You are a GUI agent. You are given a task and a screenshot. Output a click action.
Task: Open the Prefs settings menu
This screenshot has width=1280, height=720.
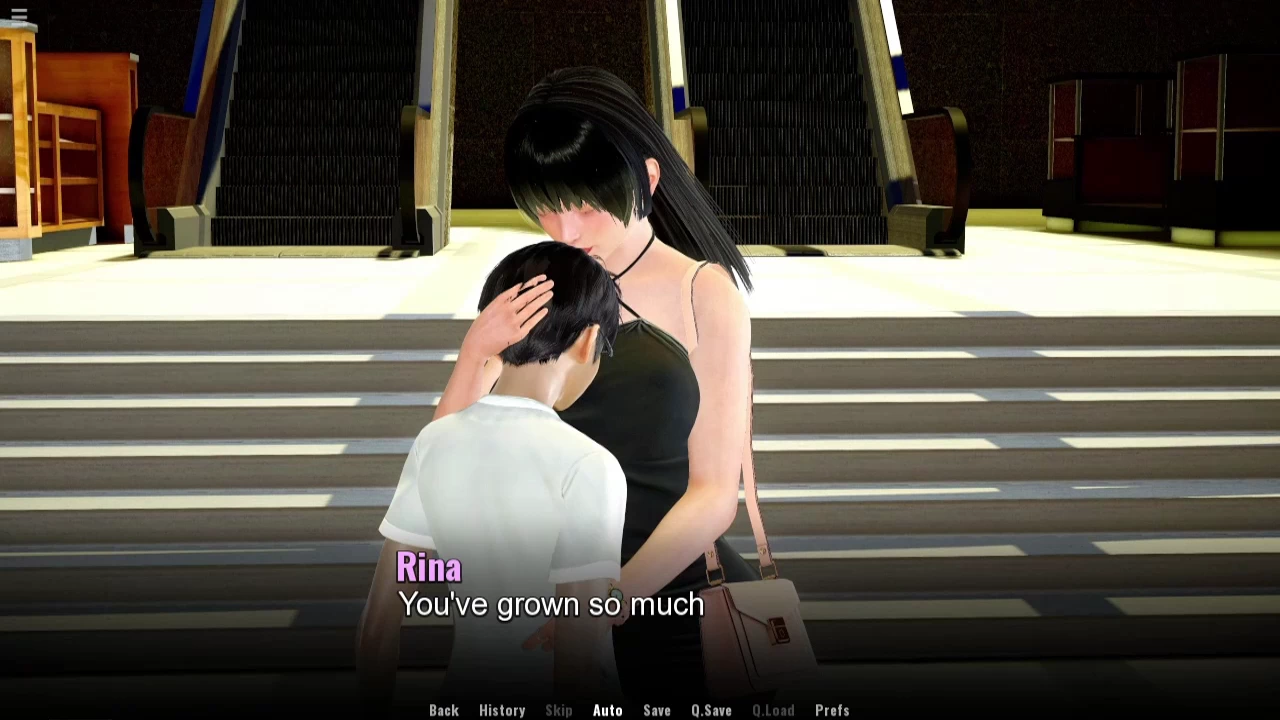pyautogui.click(x=832, y=710)
